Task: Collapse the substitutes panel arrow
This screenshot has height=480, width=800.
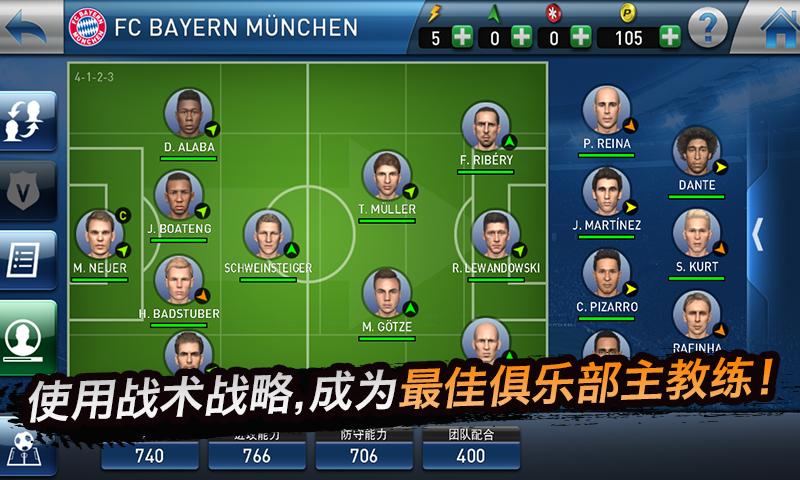Action: pos(758,233)
